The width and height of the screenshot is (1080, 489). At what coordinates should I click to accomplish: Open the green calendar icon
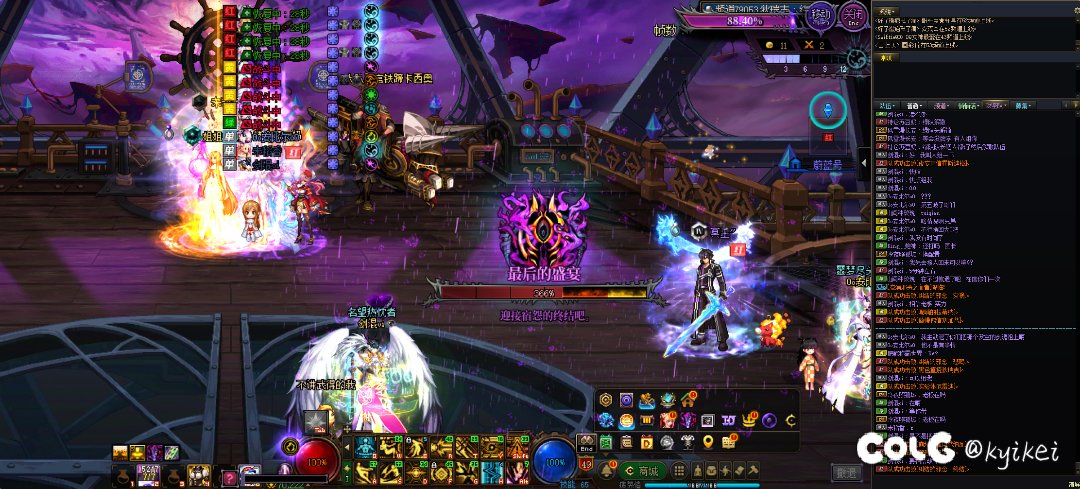click(606, 441)
